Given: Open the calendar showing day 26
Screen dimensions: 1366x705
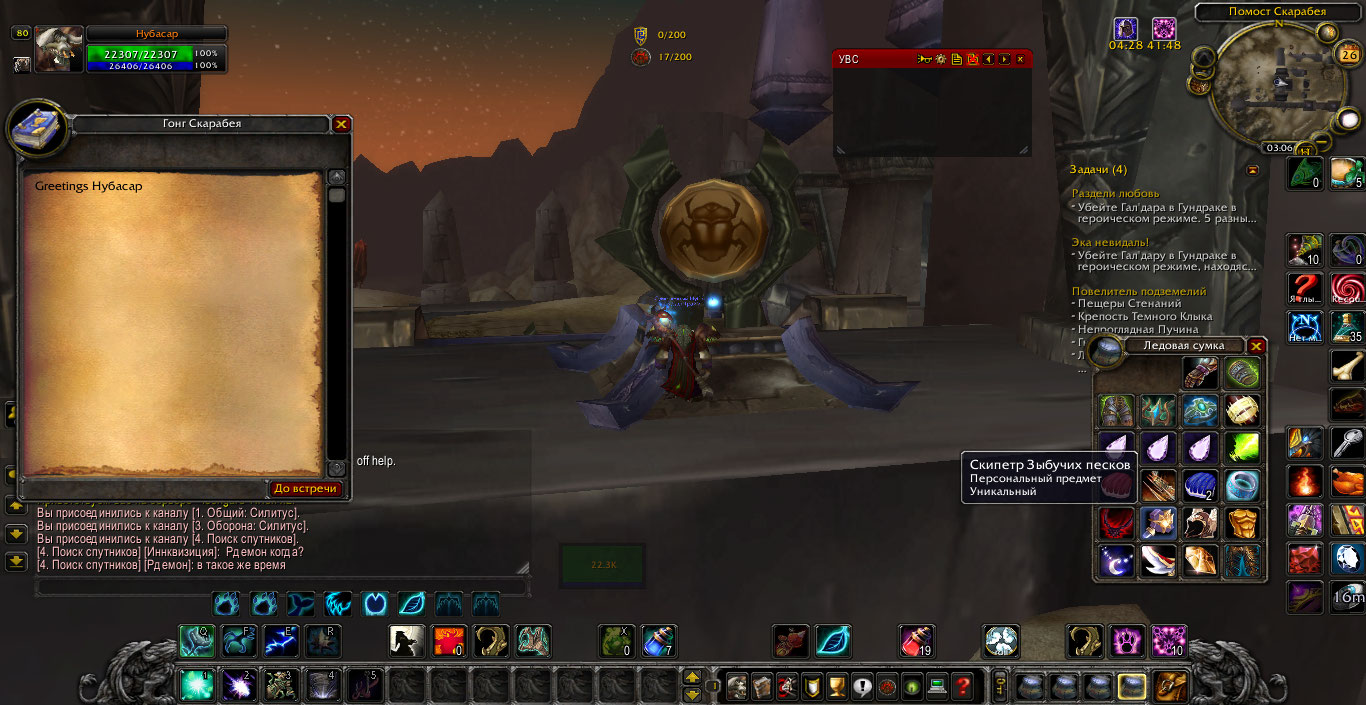Looking at the screenshot, I should pyautogui.click(x=1347, y=55).
